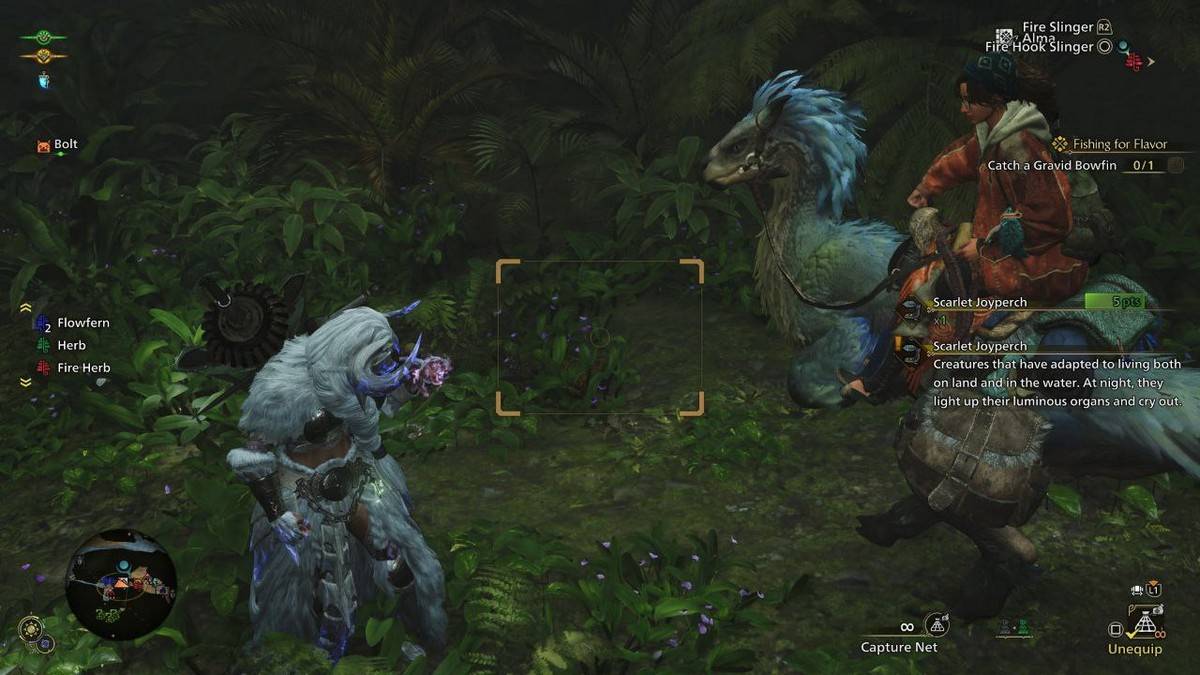Click the Alma name tag

click(x=1041, y=38)
